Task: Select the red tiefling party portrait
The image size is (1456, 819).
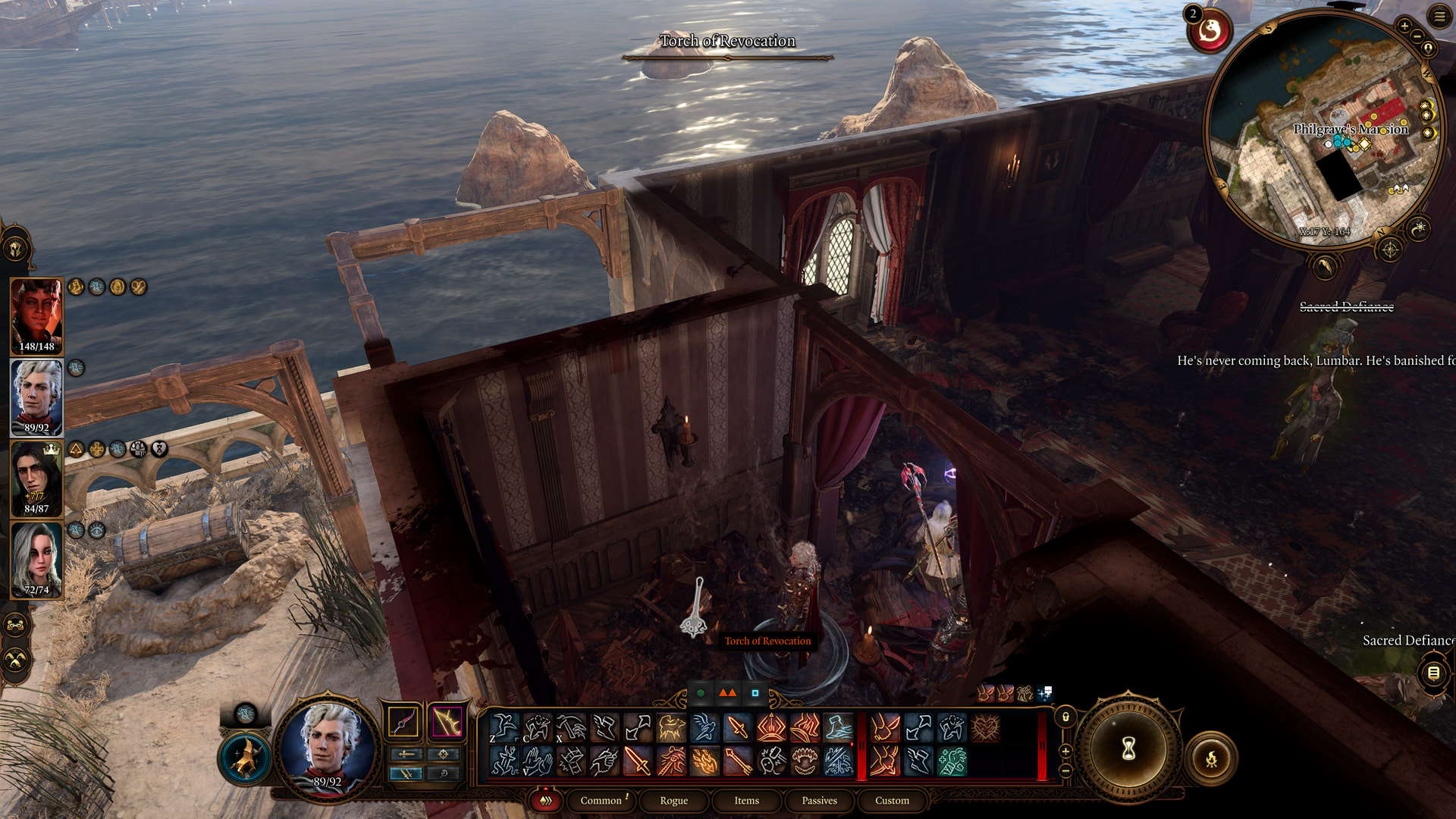Action: pyautogui.click(x=36, y=315)
